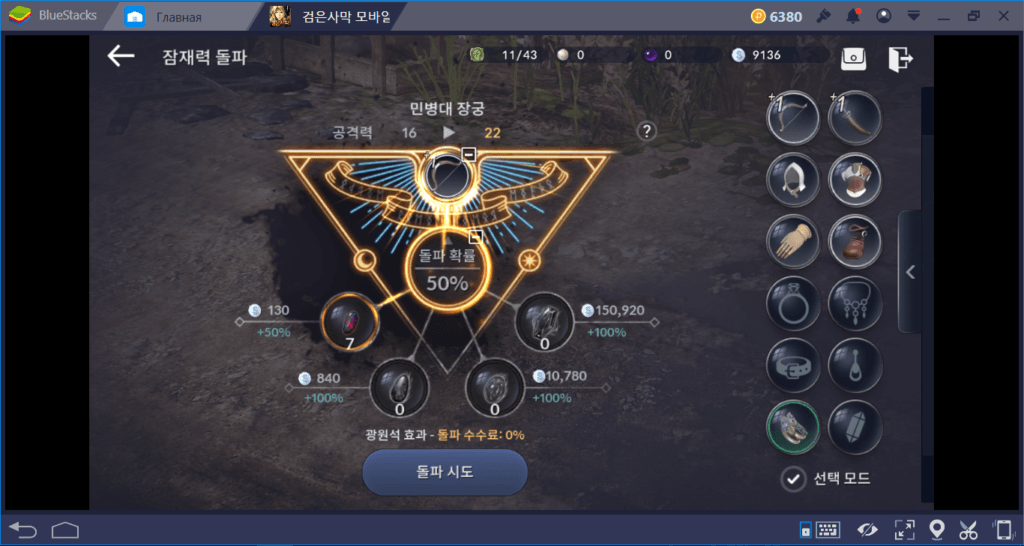Choose the enhancement stone costing 840 silver
Screen dimensions: 1024x546
399,388
